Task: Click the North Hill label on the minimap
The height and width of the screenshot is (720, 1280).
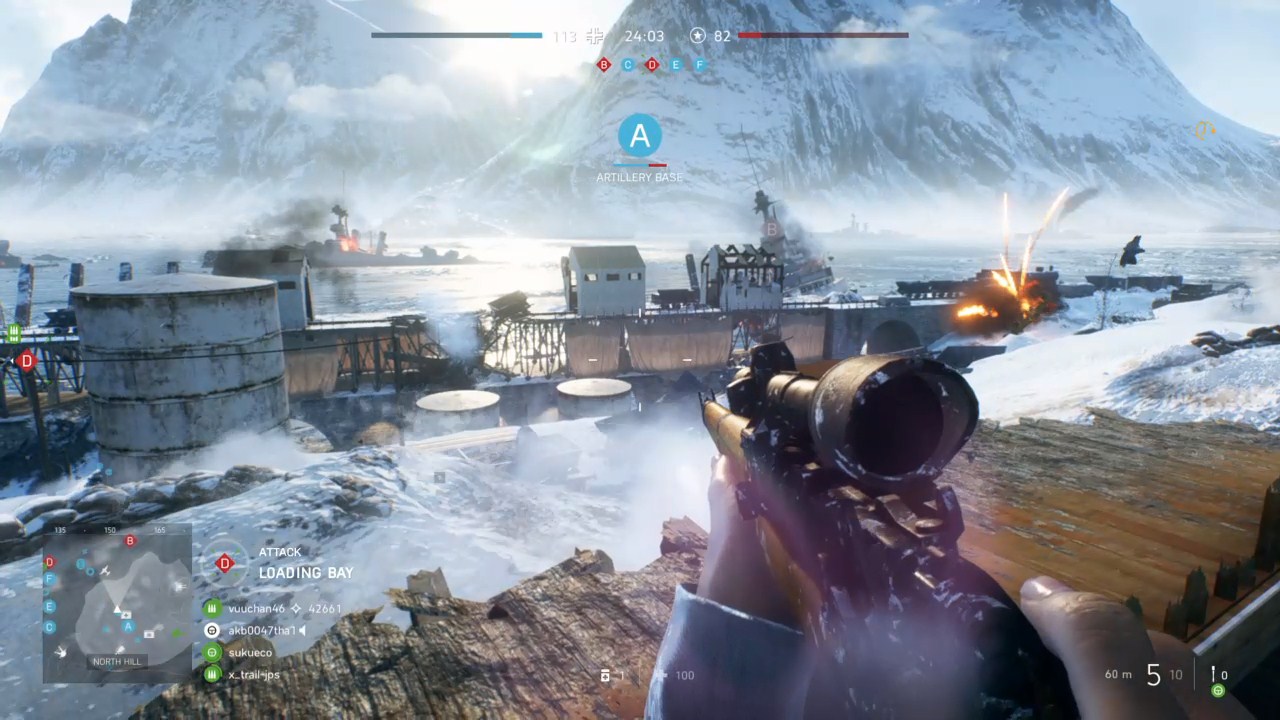Action: tap(117, 662)
